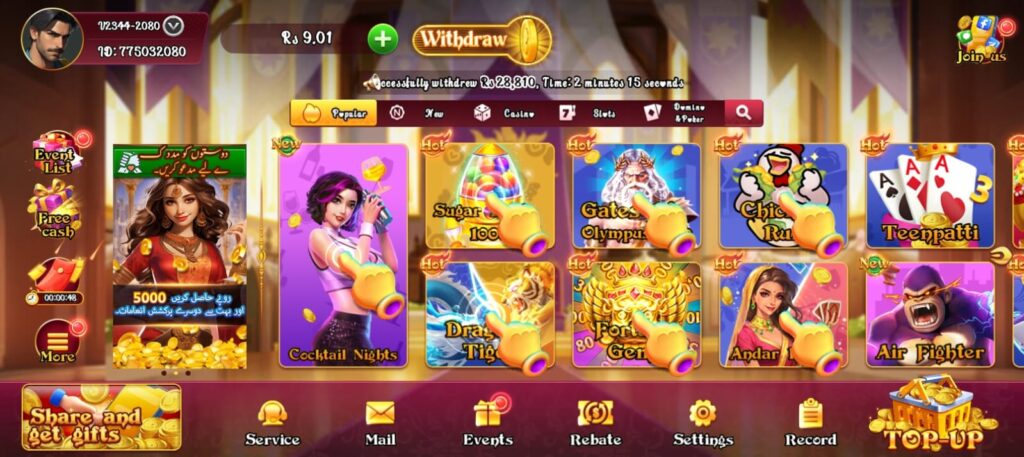Start the Air Fighter game
The width and height of the screenshot is (1024, 457).
tap(929, 315)
